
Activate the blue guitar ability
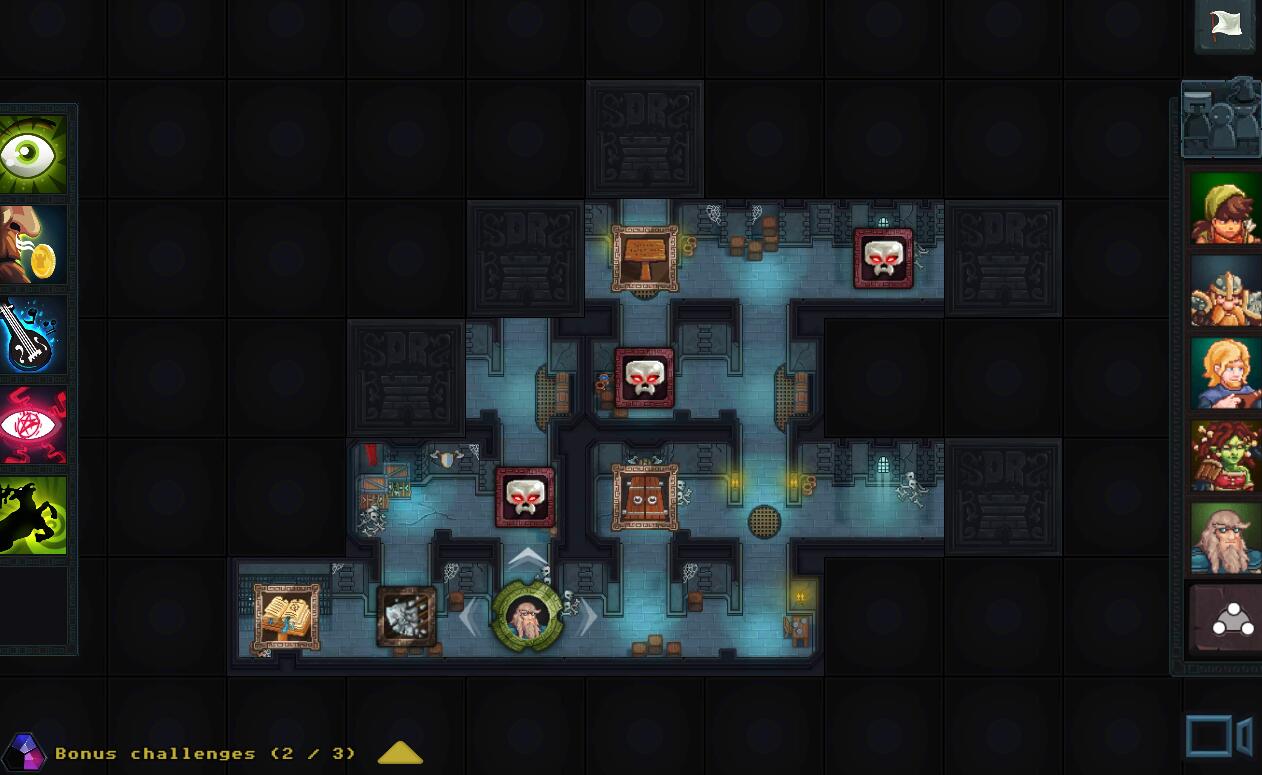33,335
